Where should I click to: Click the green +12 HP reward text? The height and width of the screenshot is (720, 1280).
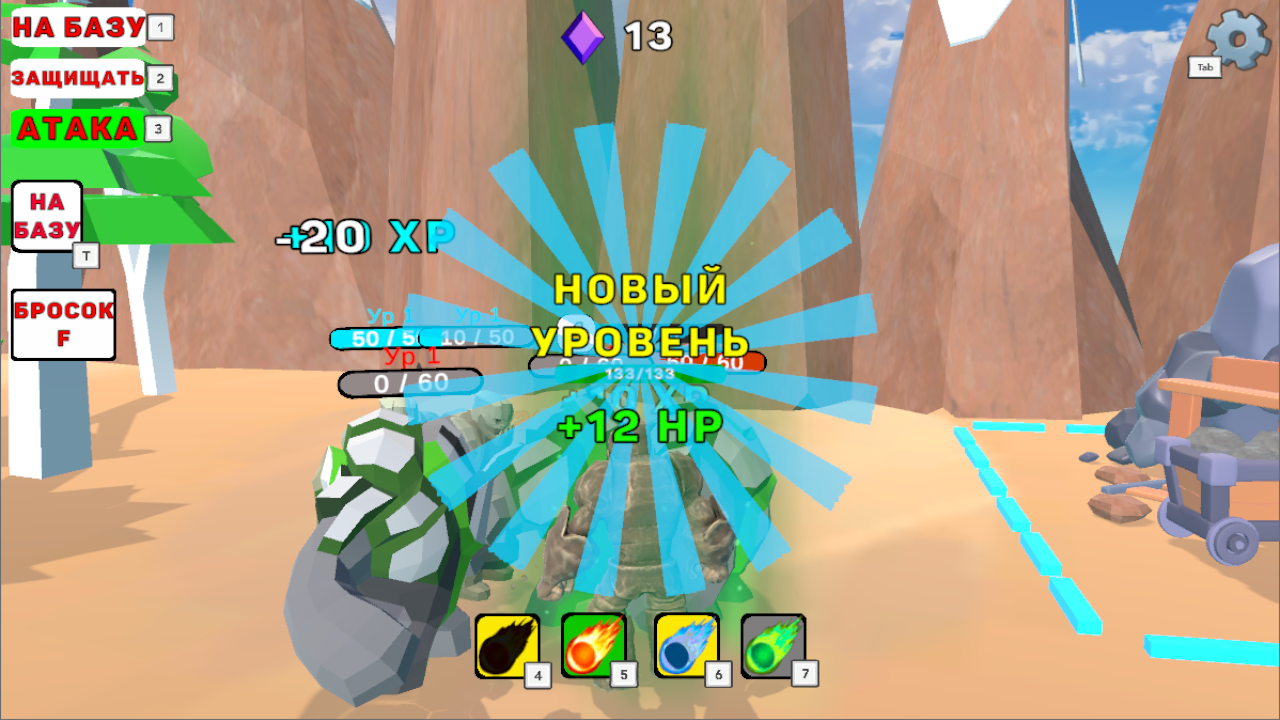[638, 425]
